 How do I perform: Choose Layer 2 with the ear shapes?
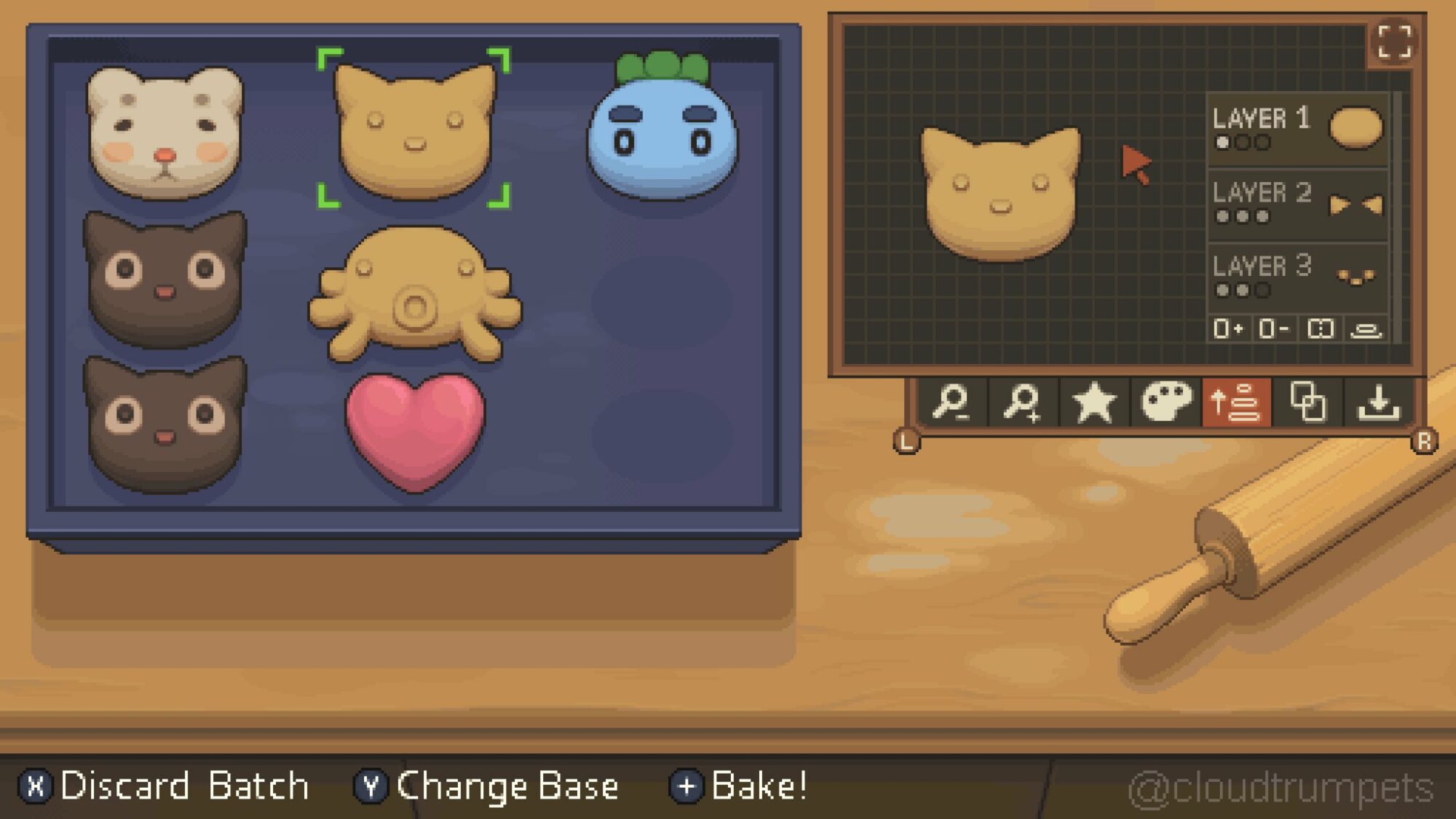tap(1297, 204)
